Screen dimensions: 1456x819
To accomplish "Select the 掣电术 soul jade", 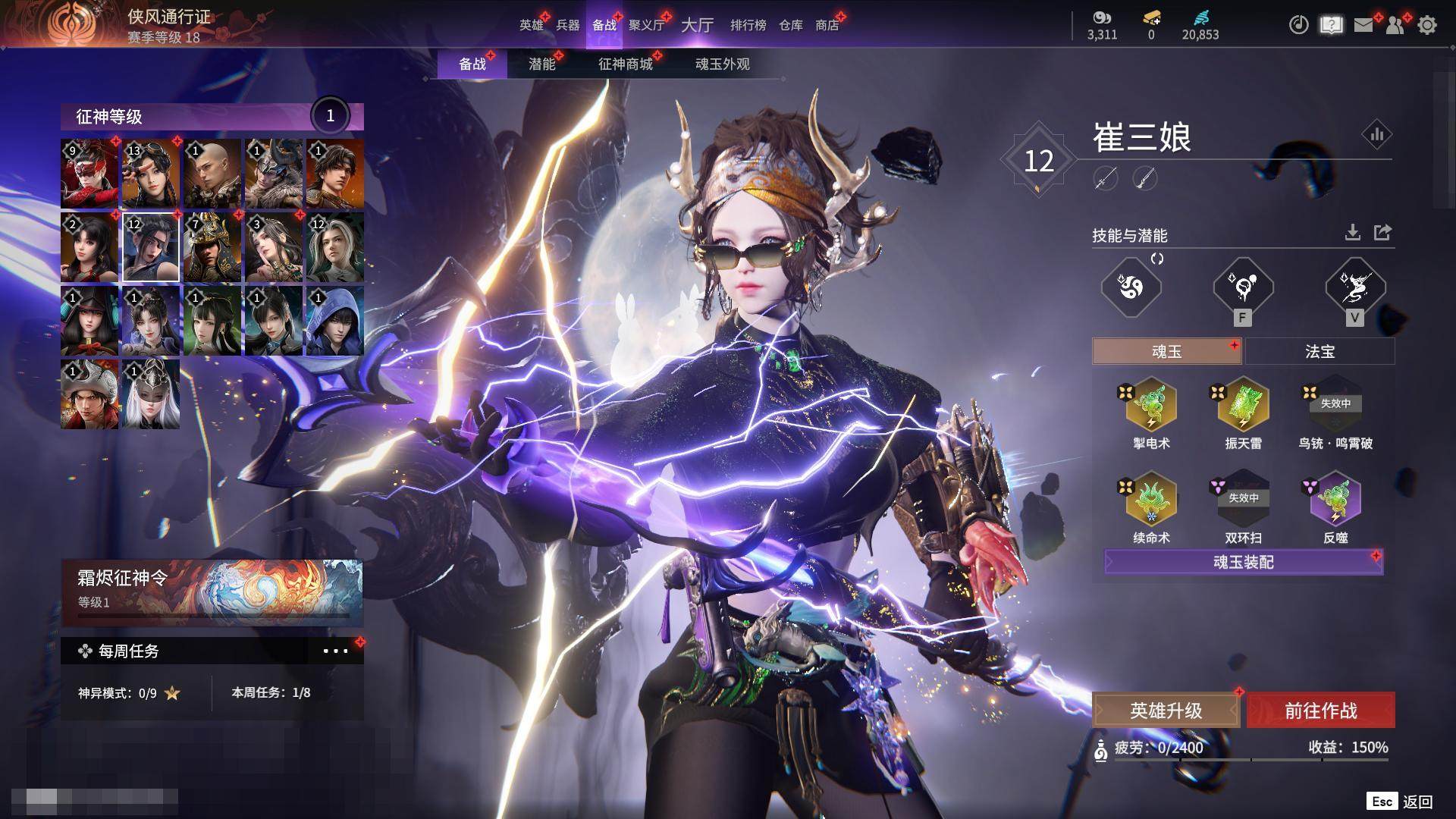I will point(1151,407).
